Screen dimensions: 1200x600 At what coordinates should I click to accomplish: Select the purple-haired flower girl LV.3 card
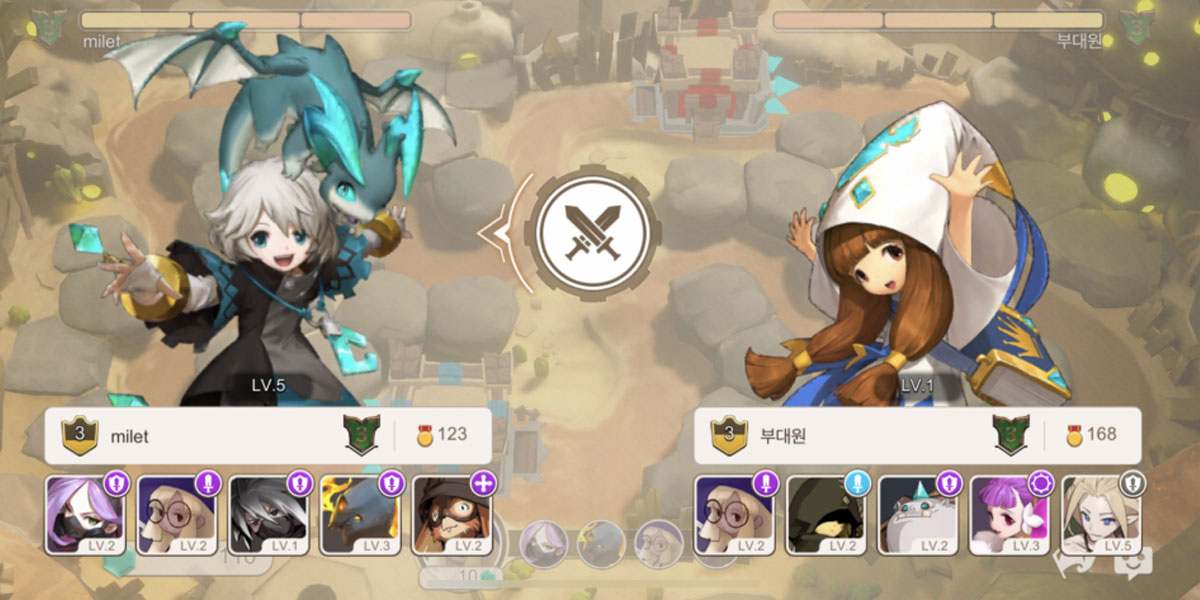(x=1011, y=515)
